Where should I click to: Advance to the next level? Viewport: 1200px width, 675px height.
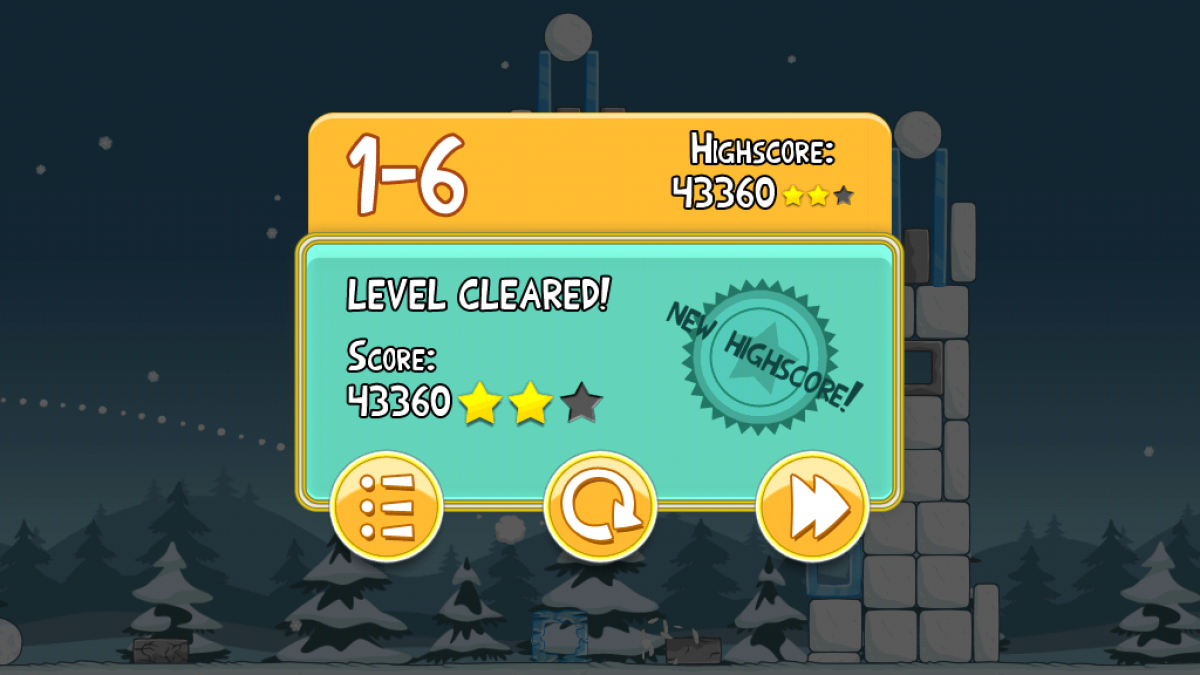tap(812, 508)
